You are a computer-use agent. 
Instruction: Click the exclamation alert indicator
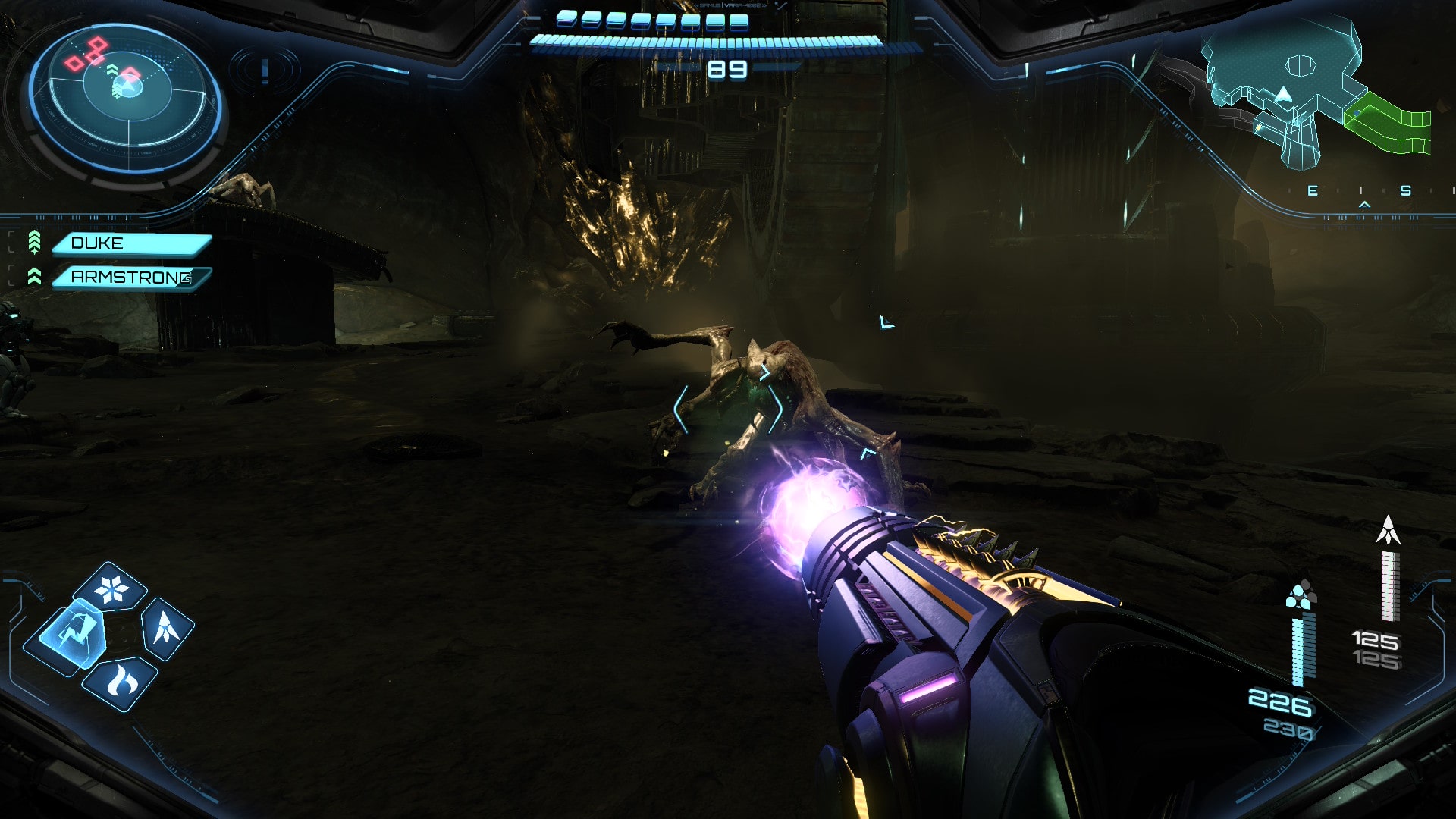(x=265, y=71)
